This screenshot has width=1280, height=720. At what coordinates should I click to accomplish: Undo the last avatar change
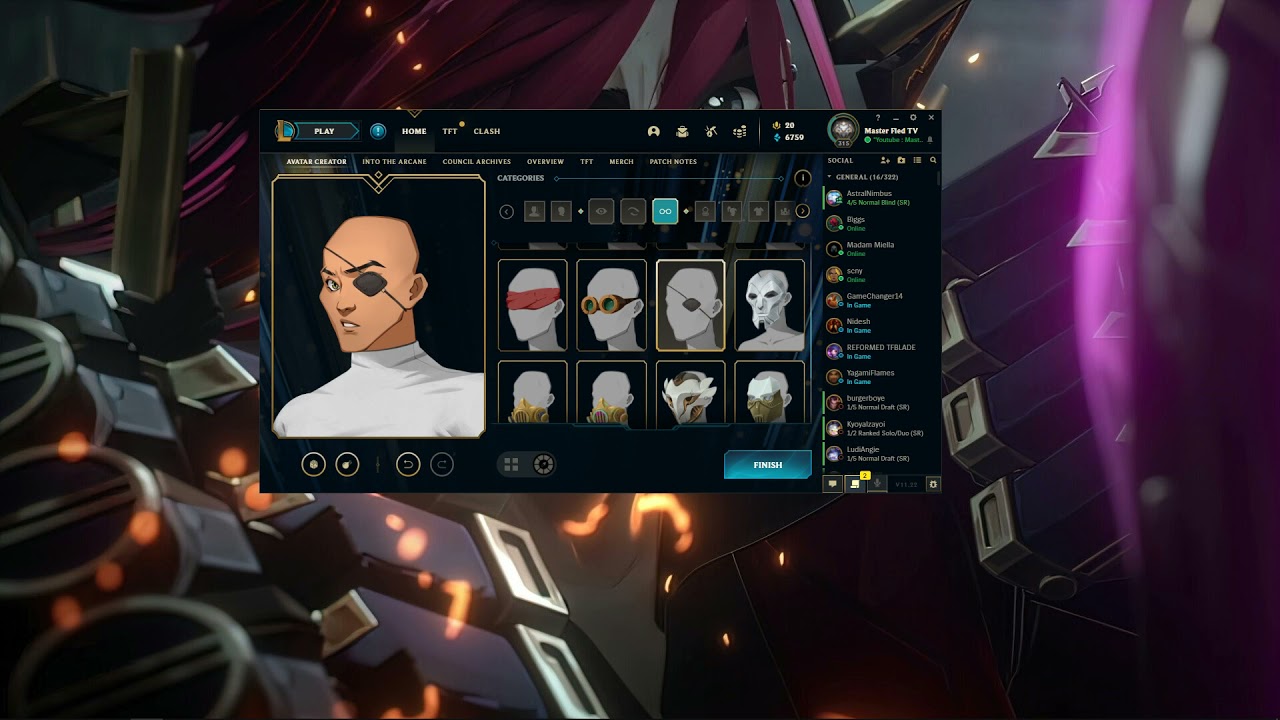(x=408, y=464)
